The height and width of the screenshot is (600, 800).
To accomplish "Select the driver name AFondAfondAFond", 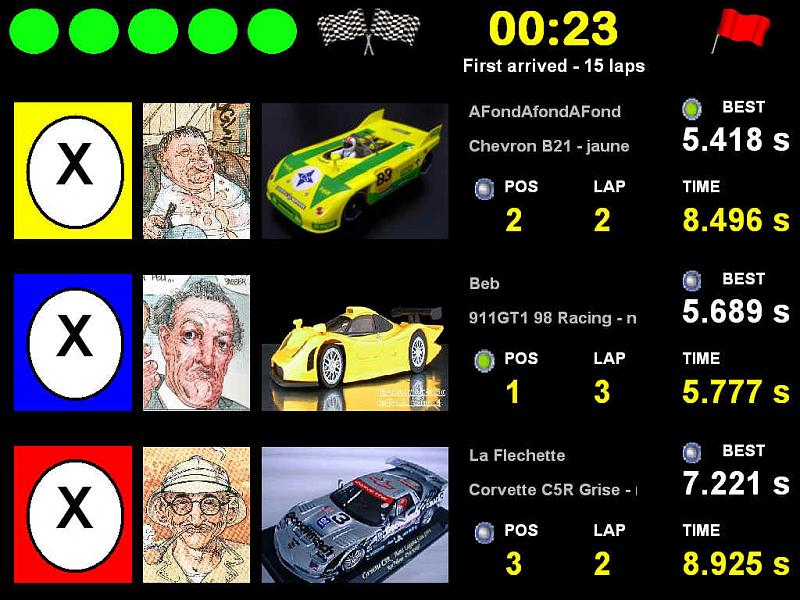I will pyautogui.click(x=544, y=112).
